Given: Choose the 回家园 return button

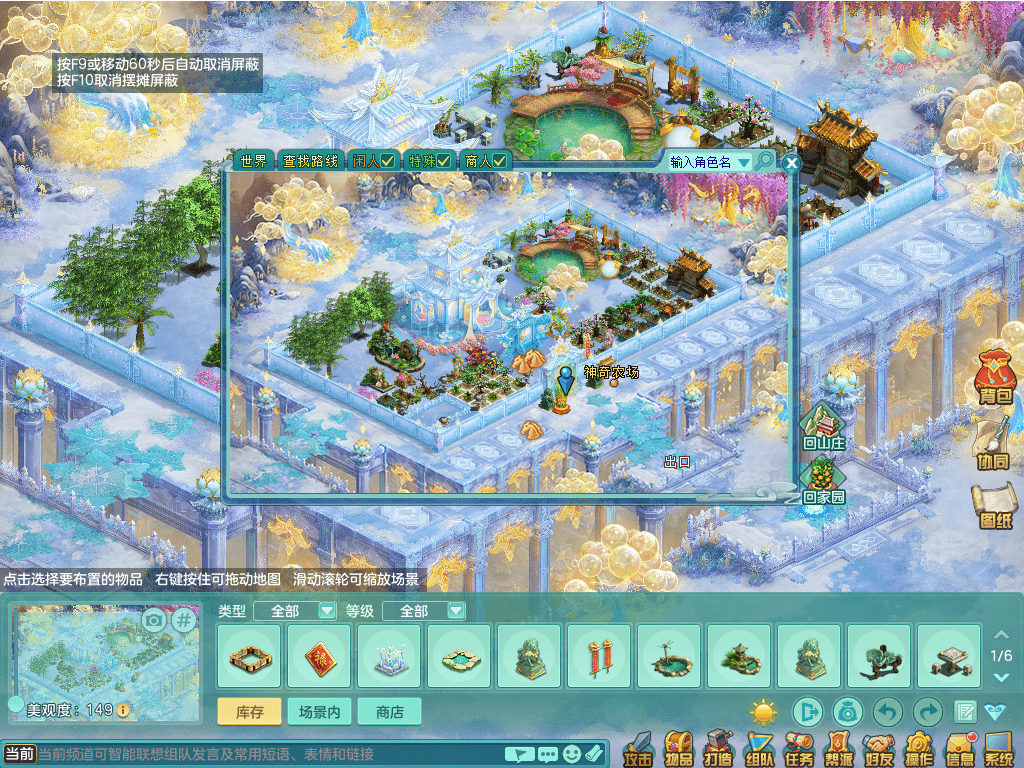Looking at the screenshot, I should pos(824,482).
